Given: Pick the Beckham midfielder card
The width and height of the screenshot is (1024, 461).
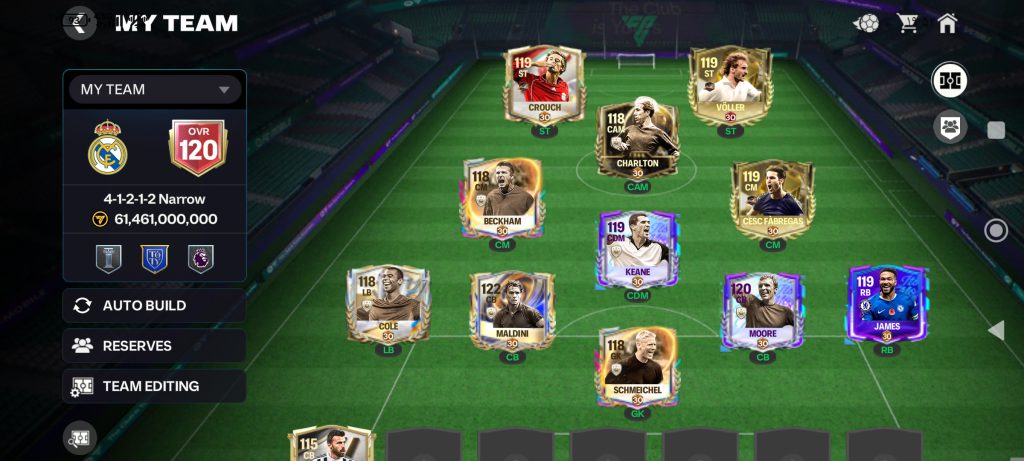Looking at the screenshot, I should [502, 198].
